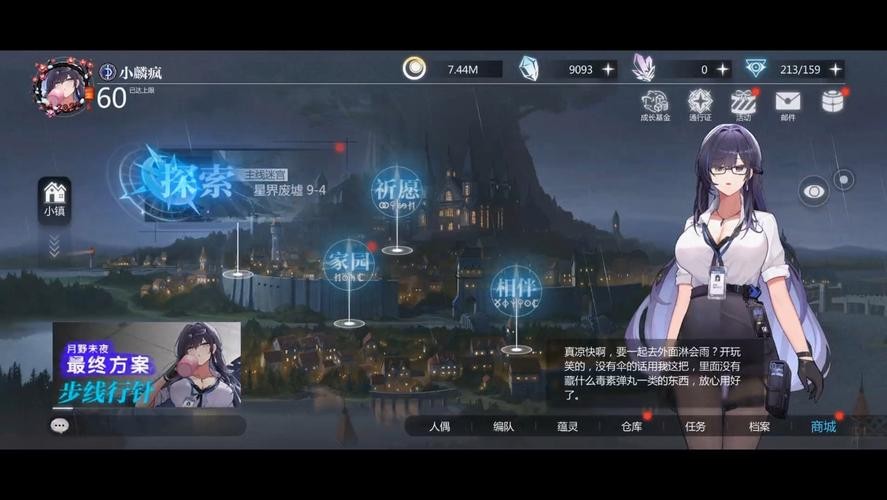Image resolution: width=887 pixels, height=500 pixels.
Task: Enter the 祈愿 wish node
Action: [x=397, y=190]
